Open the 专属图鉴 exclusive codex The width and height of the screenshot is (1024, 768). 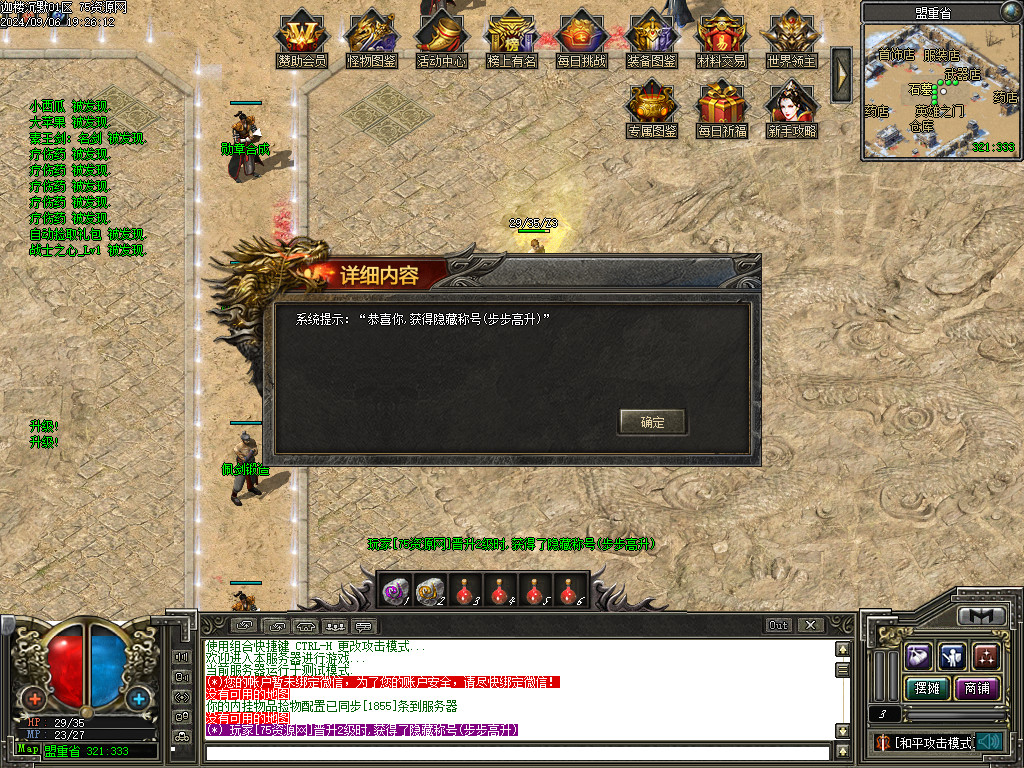pyautogui.click(x=652, y=107)
